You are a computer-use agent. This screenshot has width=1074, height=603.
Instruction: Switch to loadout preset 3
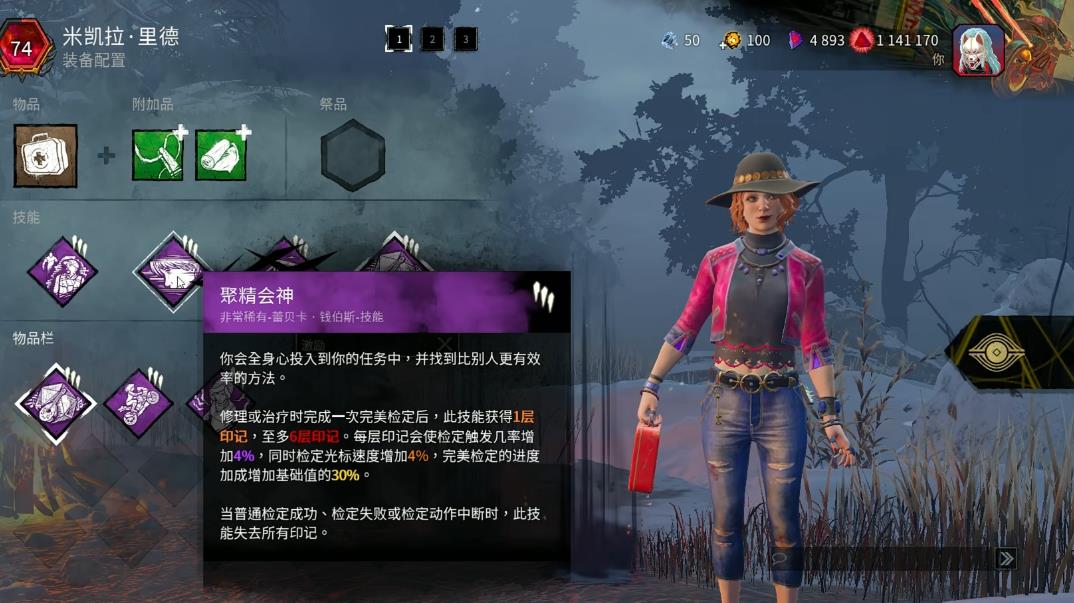coord(465,39)
